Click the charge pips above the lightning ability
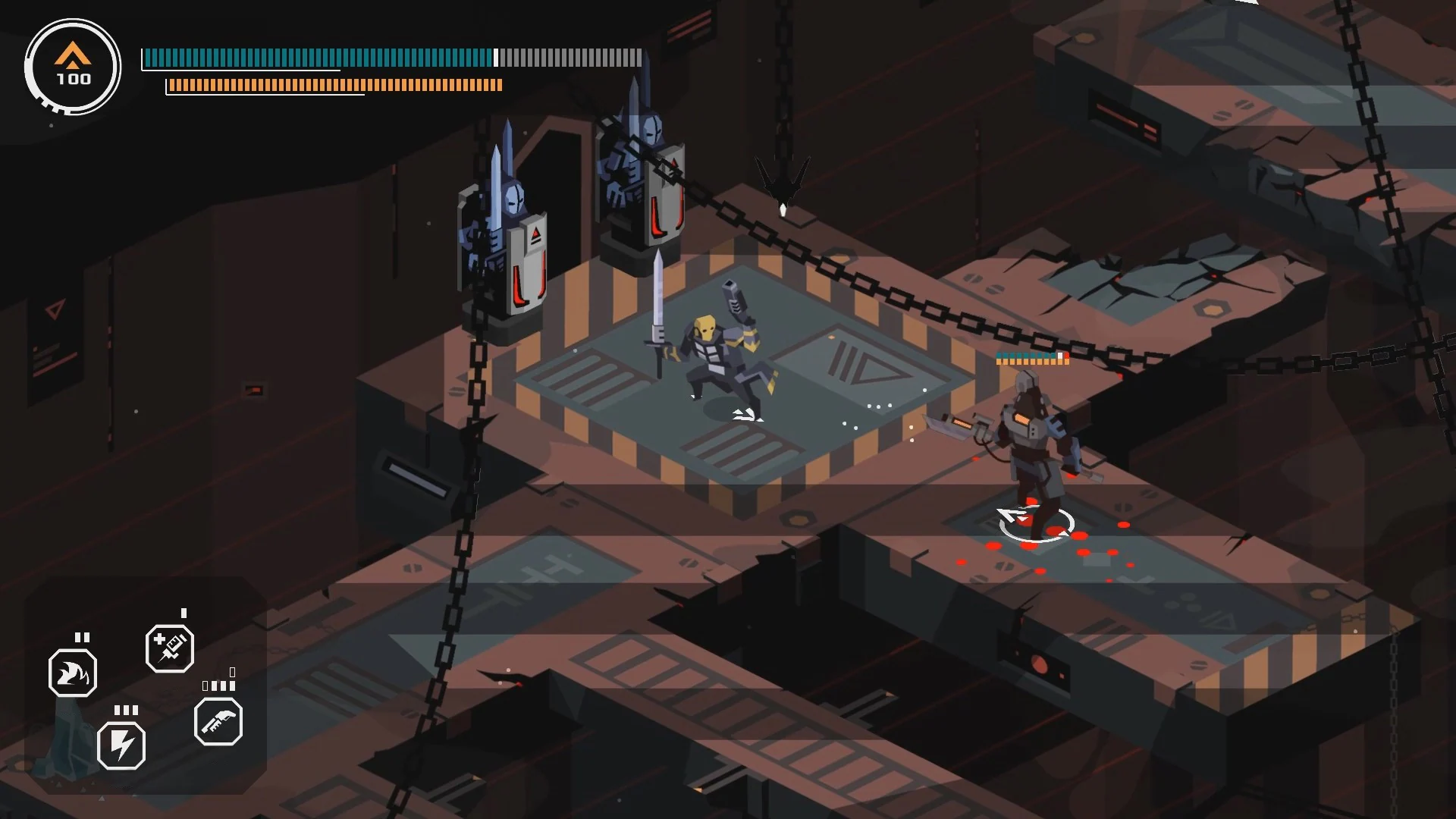 (x=127, y=710)
